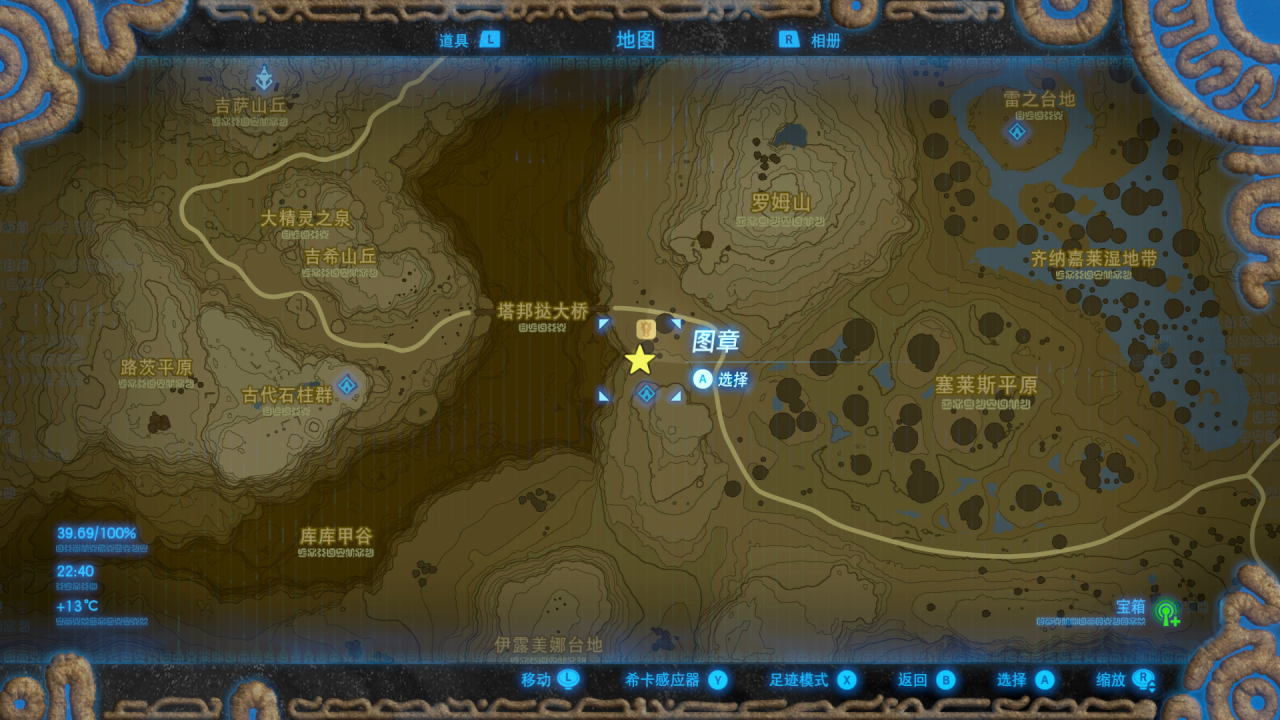The height and width of the screenshot is (720, 1280).
Task: Click the upper-left stamp selector arrow
Action: pyautogui.click(x=603, y=322)
